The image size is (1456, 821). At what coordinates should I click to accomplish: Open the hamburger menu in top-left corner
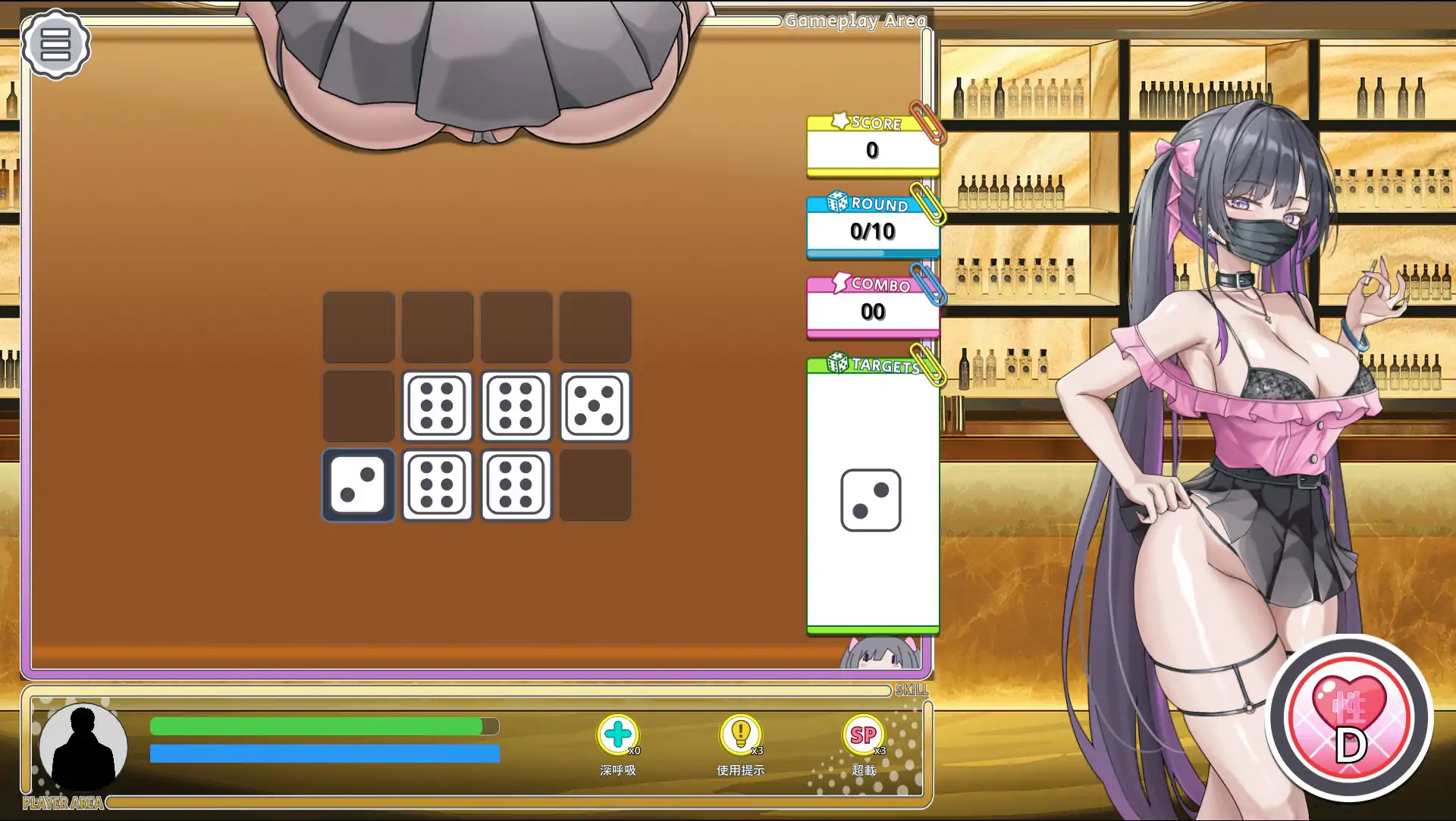[56, 44]
